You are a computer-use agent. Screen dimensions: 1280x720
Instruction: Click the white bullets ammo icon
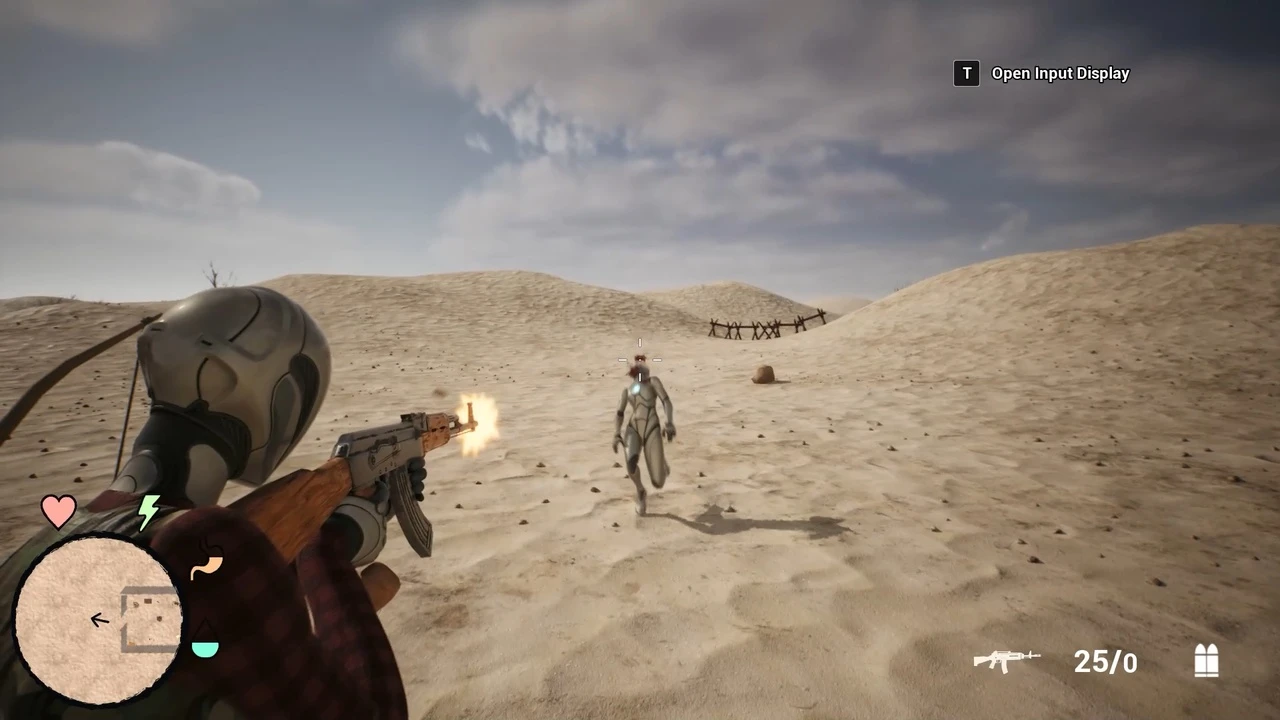pyautogui.click(x=1207, y=660)
